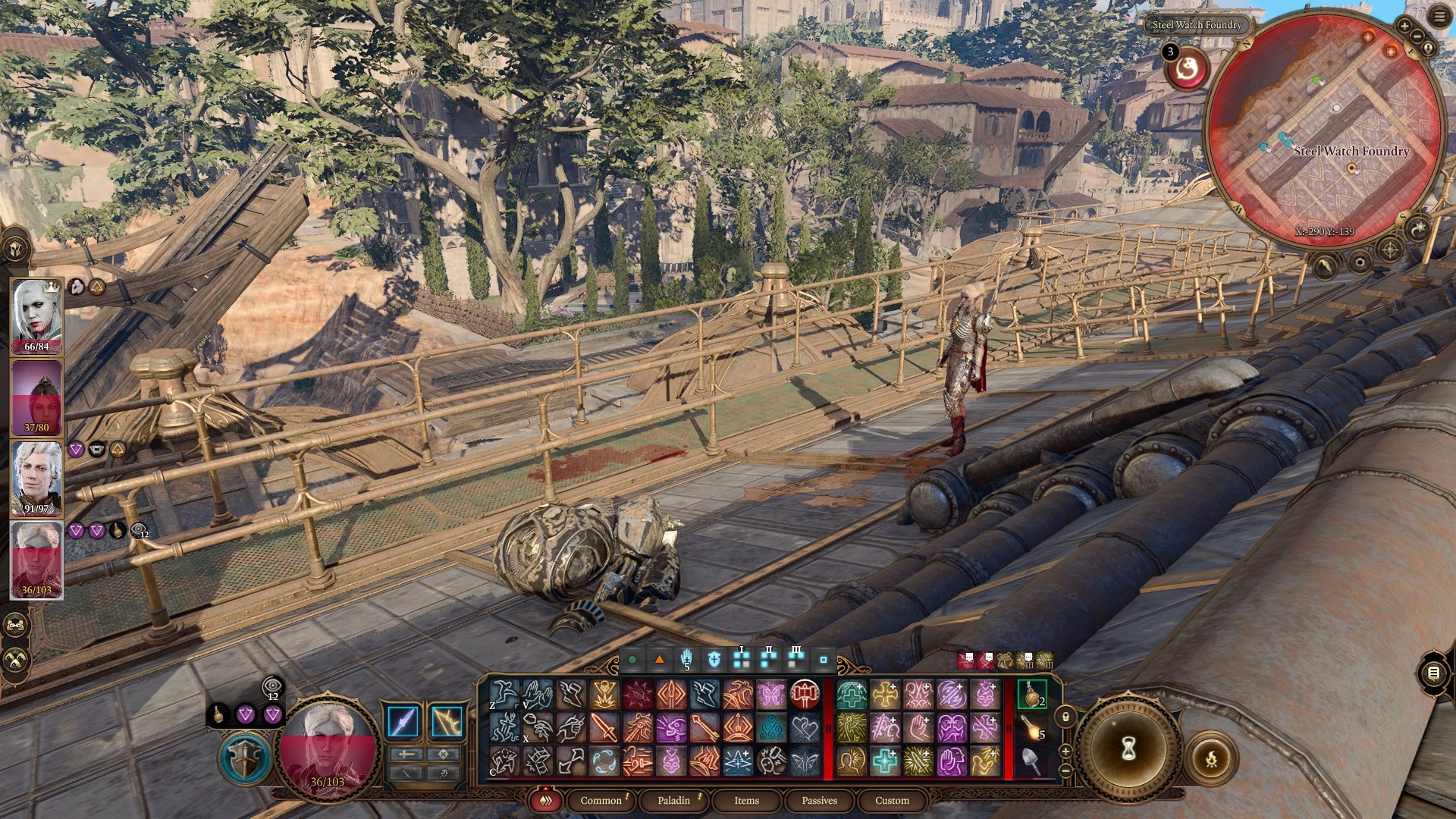The image size is (1456, 819).
Task: Click the hourglass end turn button
Action: click(x=1128, y=748)
